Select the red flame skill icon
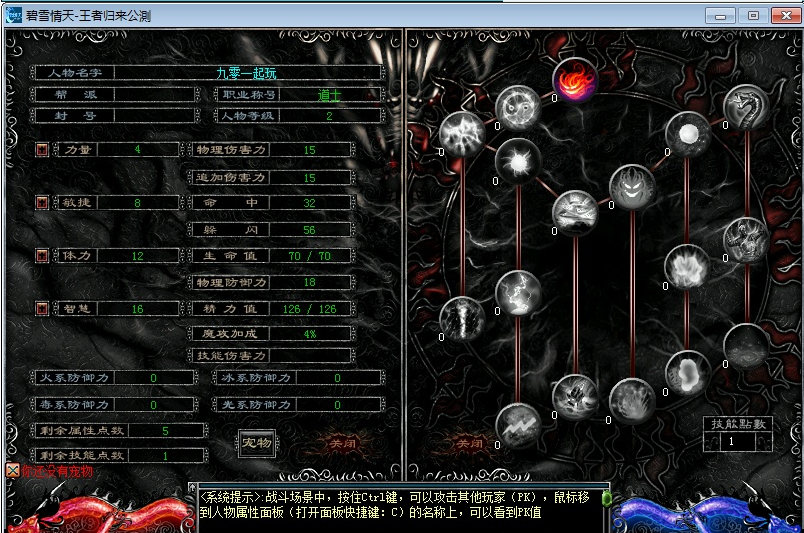 pos(575,79)
